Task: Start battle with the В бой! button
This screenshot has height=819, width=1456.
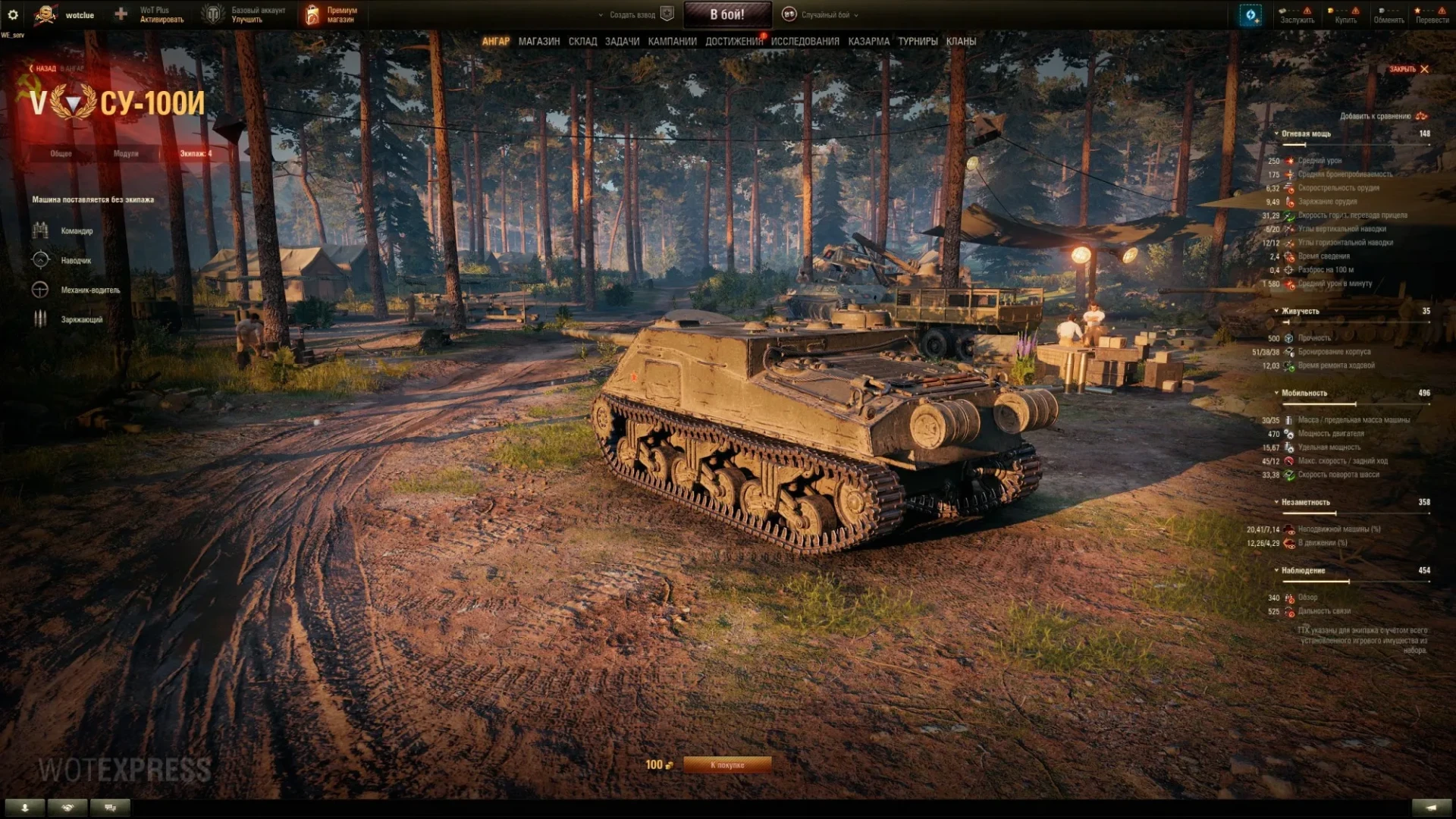Action: pyautogui.click(x=726, y=14)
